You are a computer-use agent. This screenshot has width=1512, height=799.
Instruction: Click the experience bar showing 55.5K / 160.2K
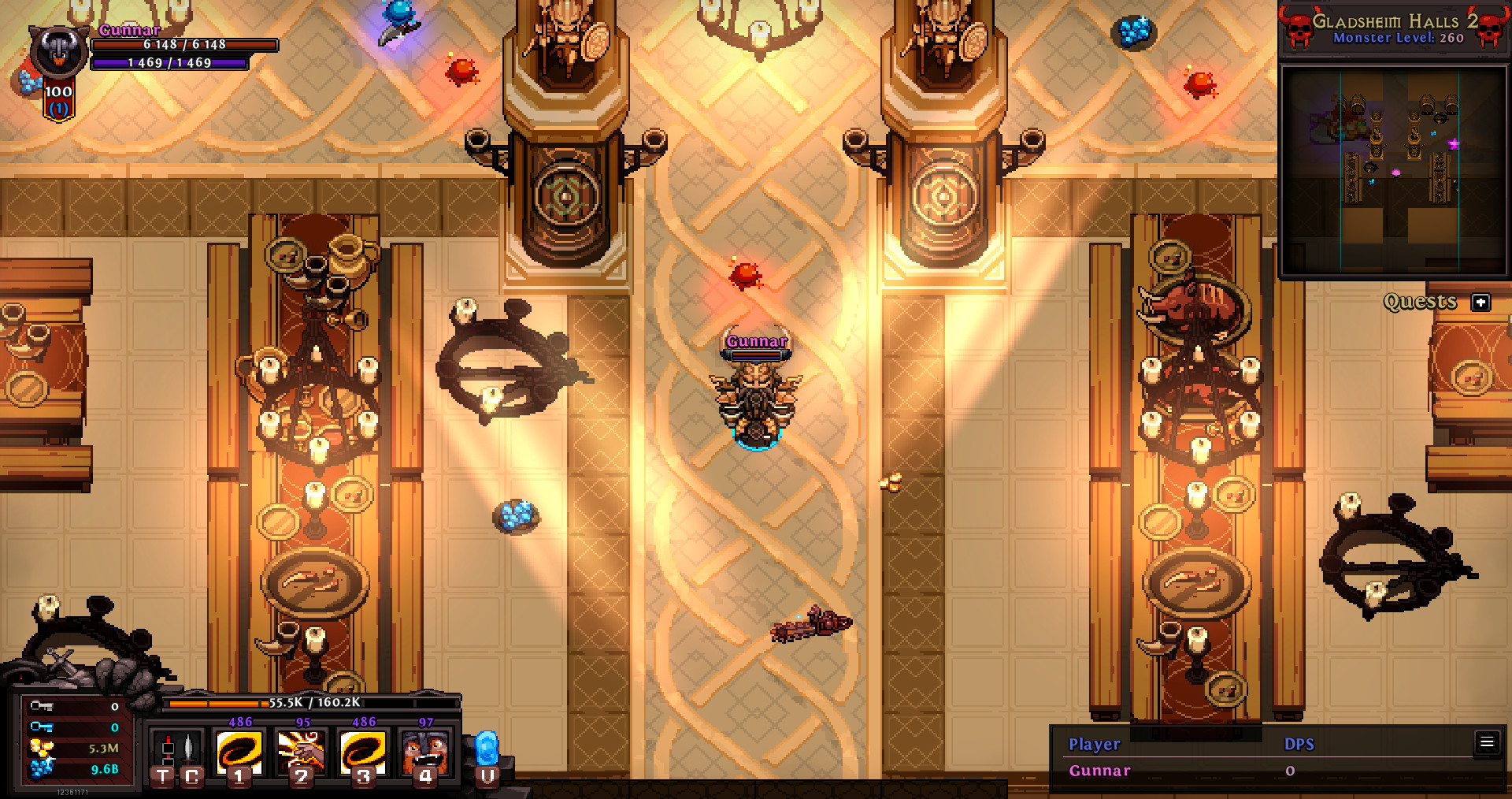coord(315,705)
